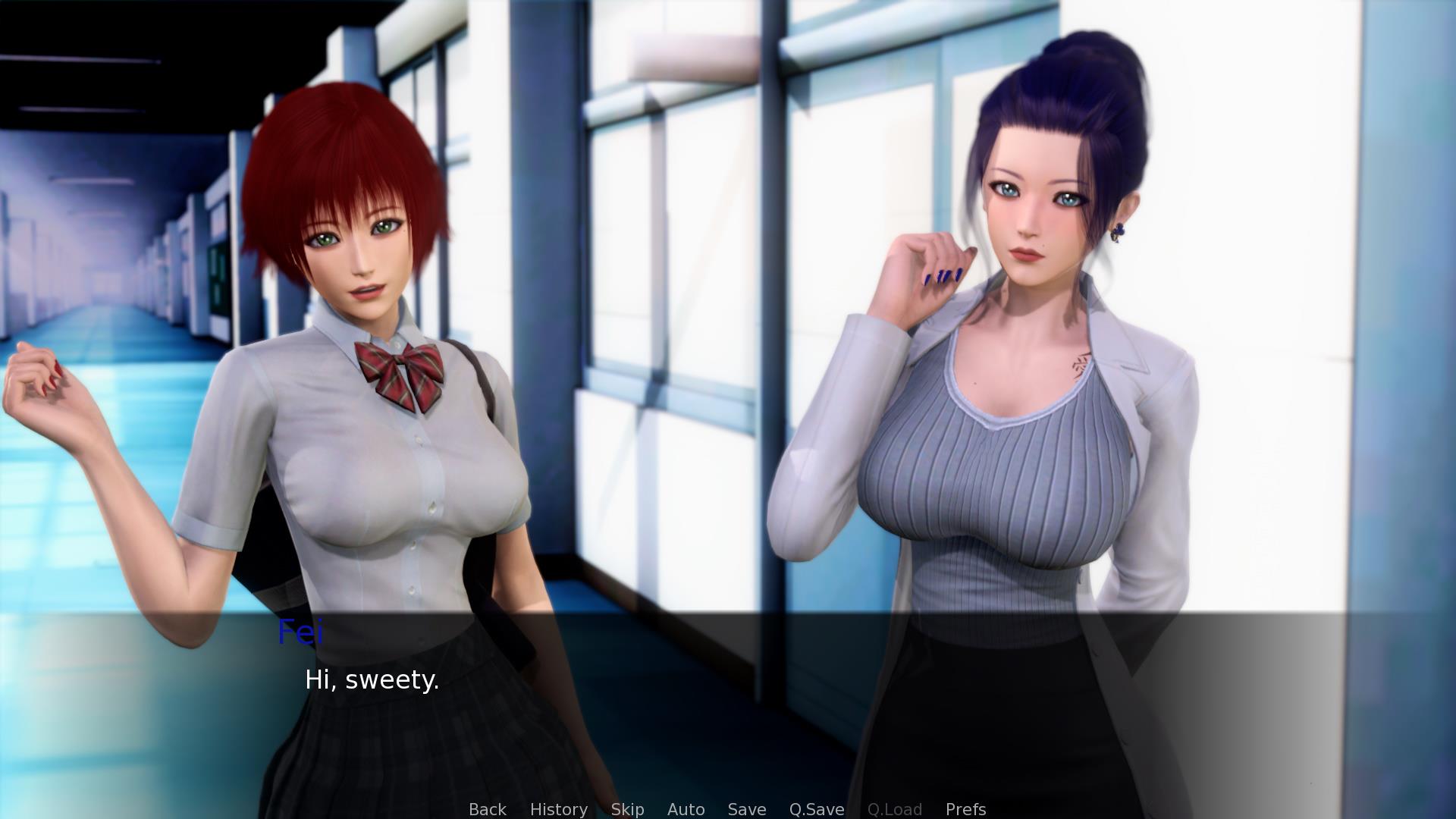This screenshot has height=819, width=1456.
Task: Toggle Auto mode for automatic text advance
Action: click(685, 809)
